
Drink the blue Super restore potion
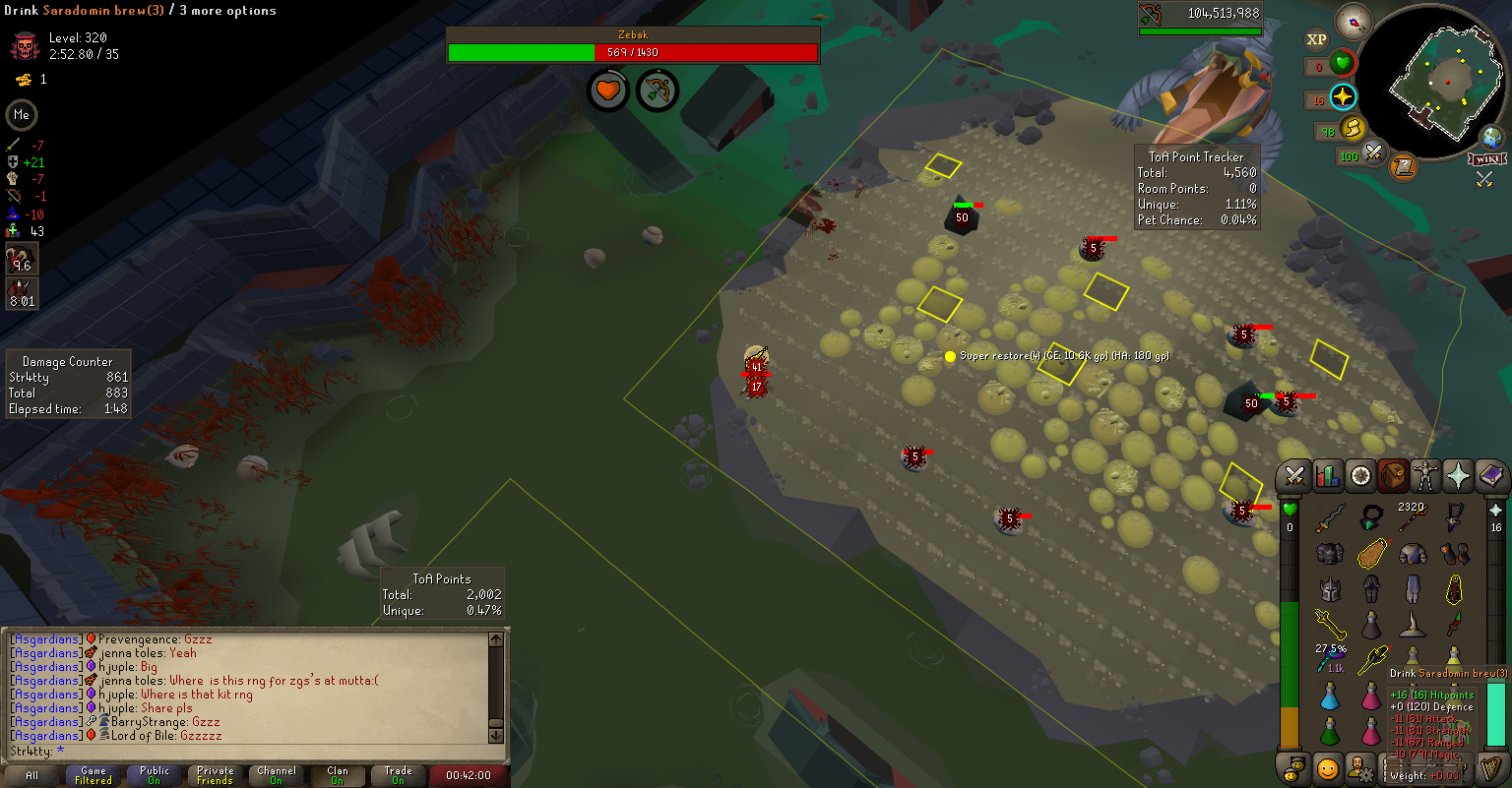point(1330,697)
